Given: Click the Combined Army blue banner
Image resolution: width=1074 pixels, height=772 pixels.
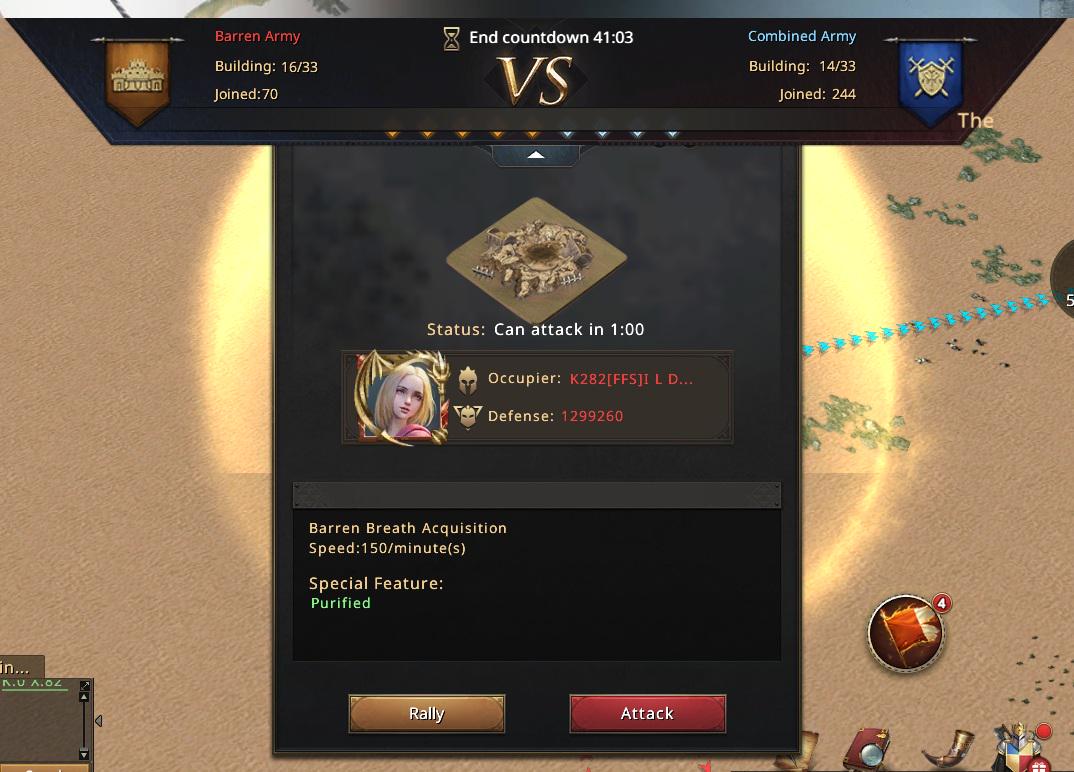Looking at the screenshot, I should [929, 78].
